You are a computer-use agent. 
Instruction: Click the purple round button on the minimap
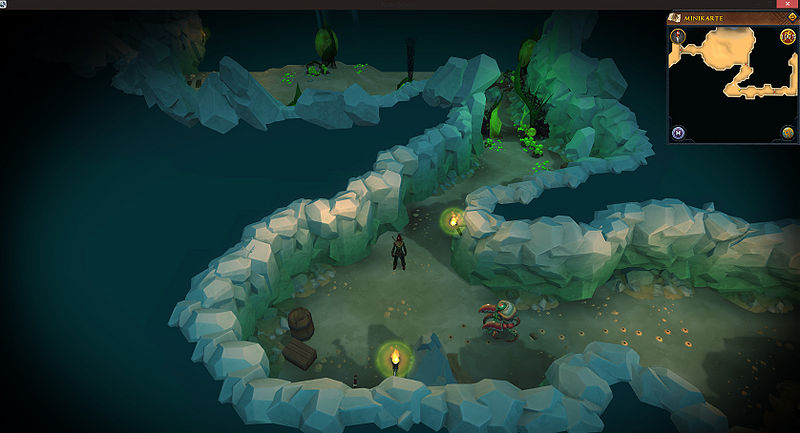[x=678, y=132]
